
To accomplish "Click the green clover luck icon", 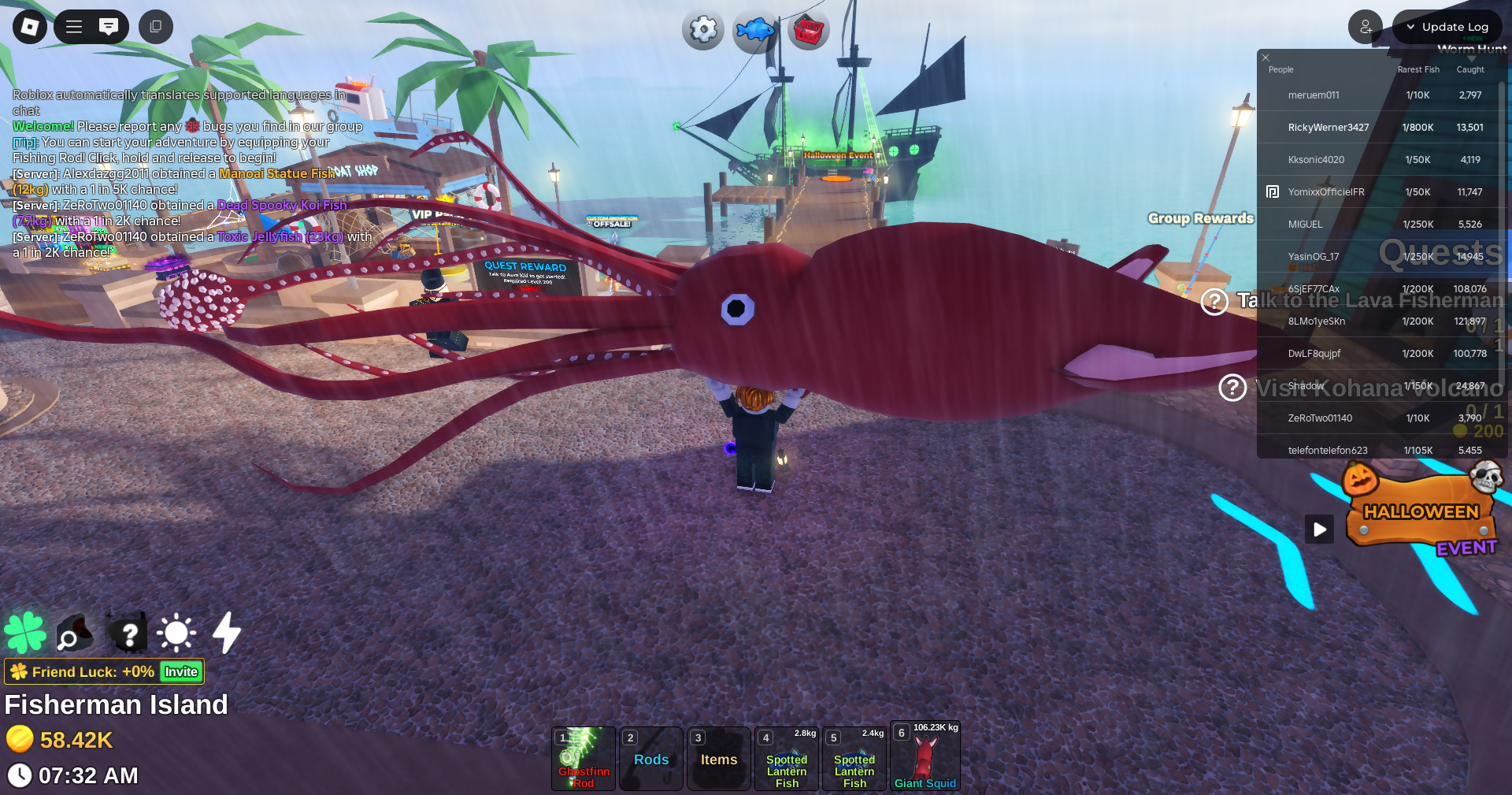I will (25, 633).
